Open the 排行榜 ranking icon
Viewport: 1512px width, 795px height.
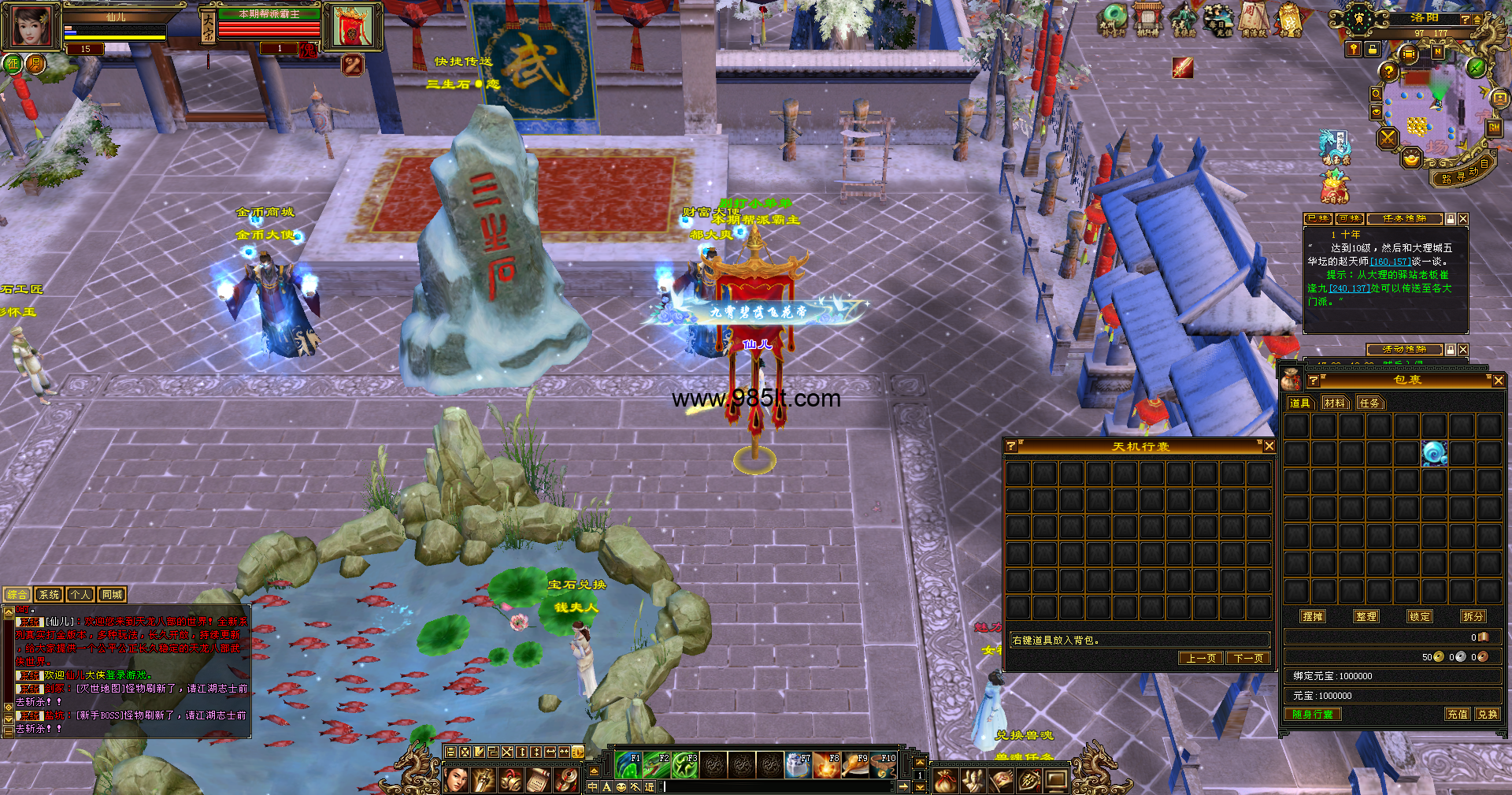coord(1147,20)
